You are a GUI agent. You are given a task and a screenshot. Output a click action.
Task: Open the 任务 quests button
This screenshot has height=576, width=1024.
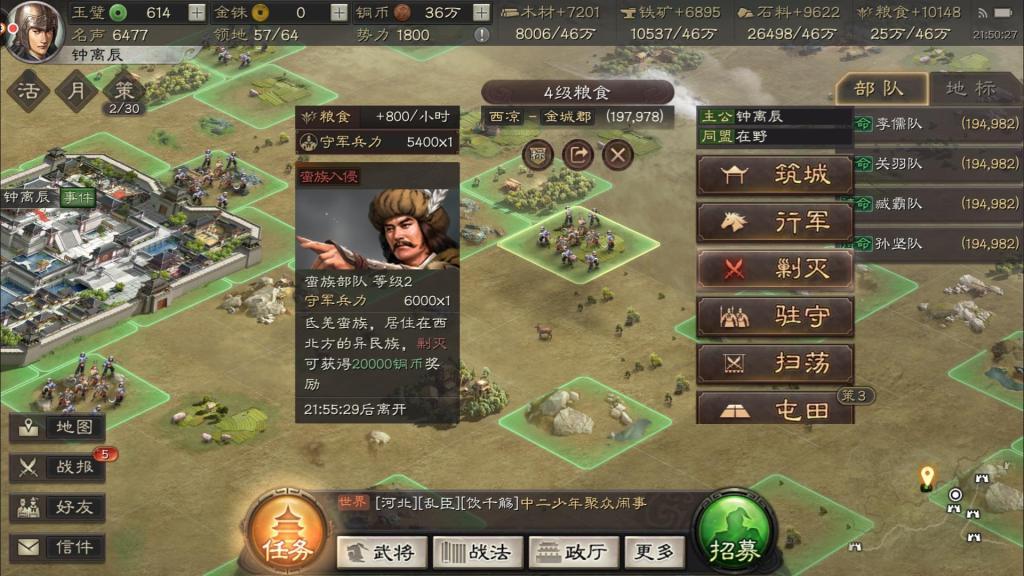pyautogui.click(x=288, y=536)
